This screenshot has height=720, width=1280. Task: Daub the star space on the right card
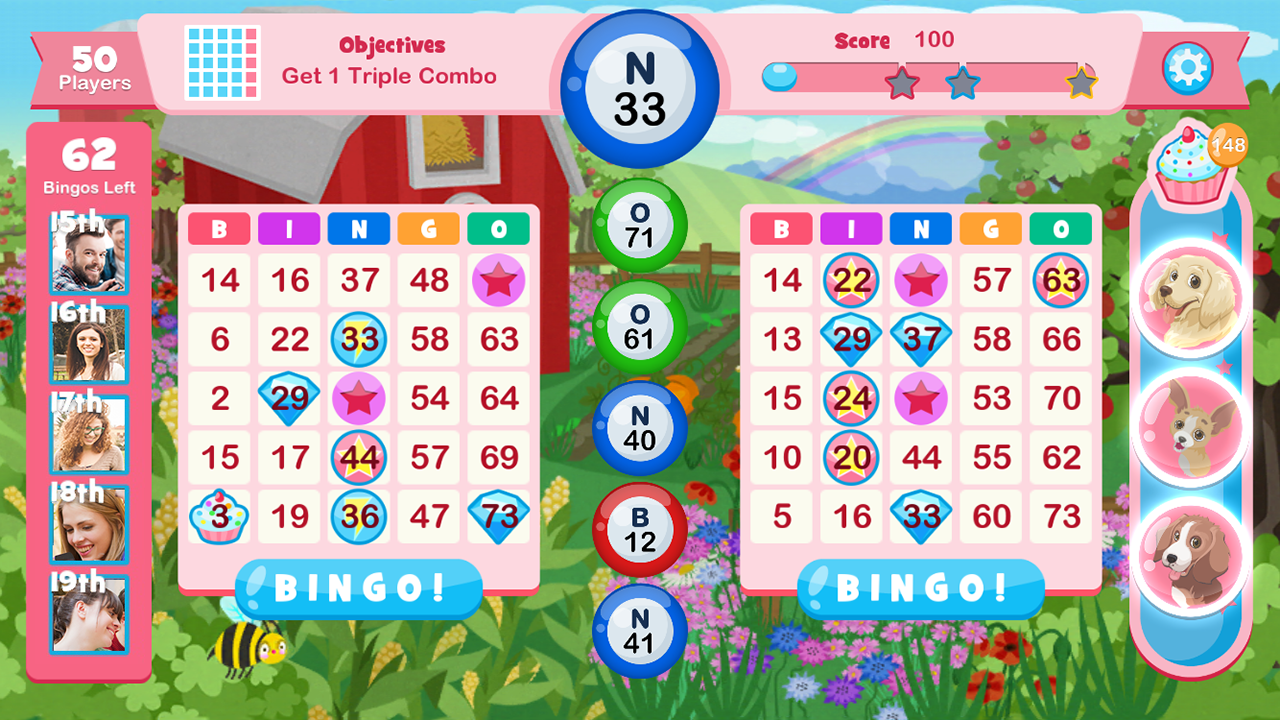921,399
